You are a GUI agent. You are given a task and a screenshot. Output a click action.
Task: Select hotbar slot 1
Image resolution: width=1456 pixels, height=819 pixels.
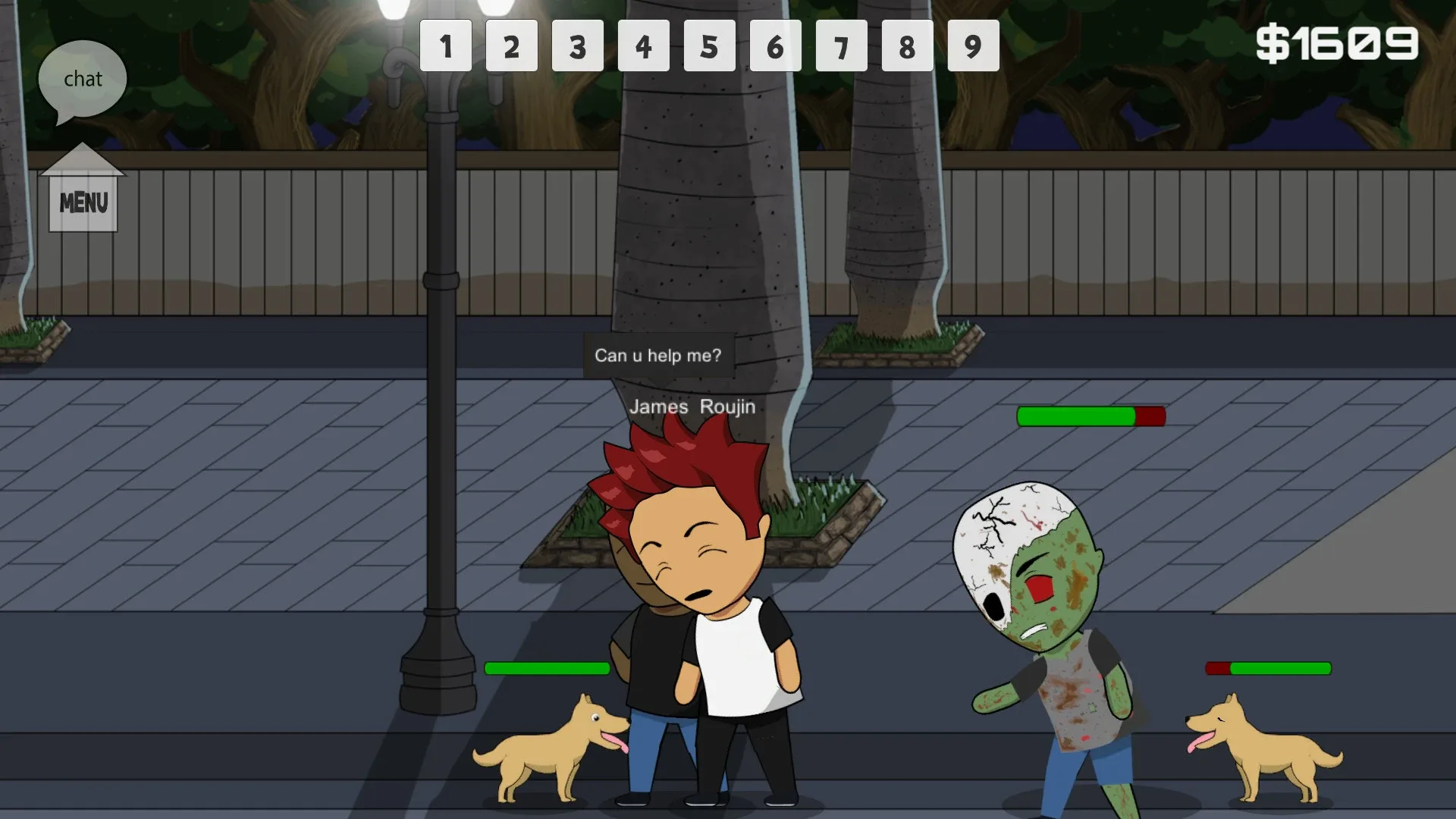click(446, 47)
